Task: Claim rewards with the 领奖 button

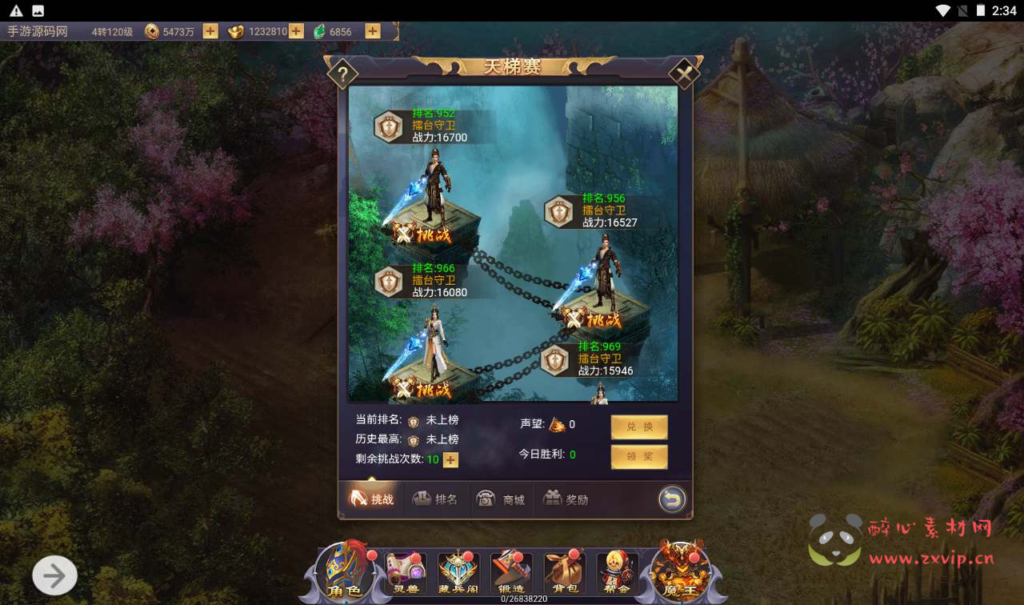Action: point(639,457)
